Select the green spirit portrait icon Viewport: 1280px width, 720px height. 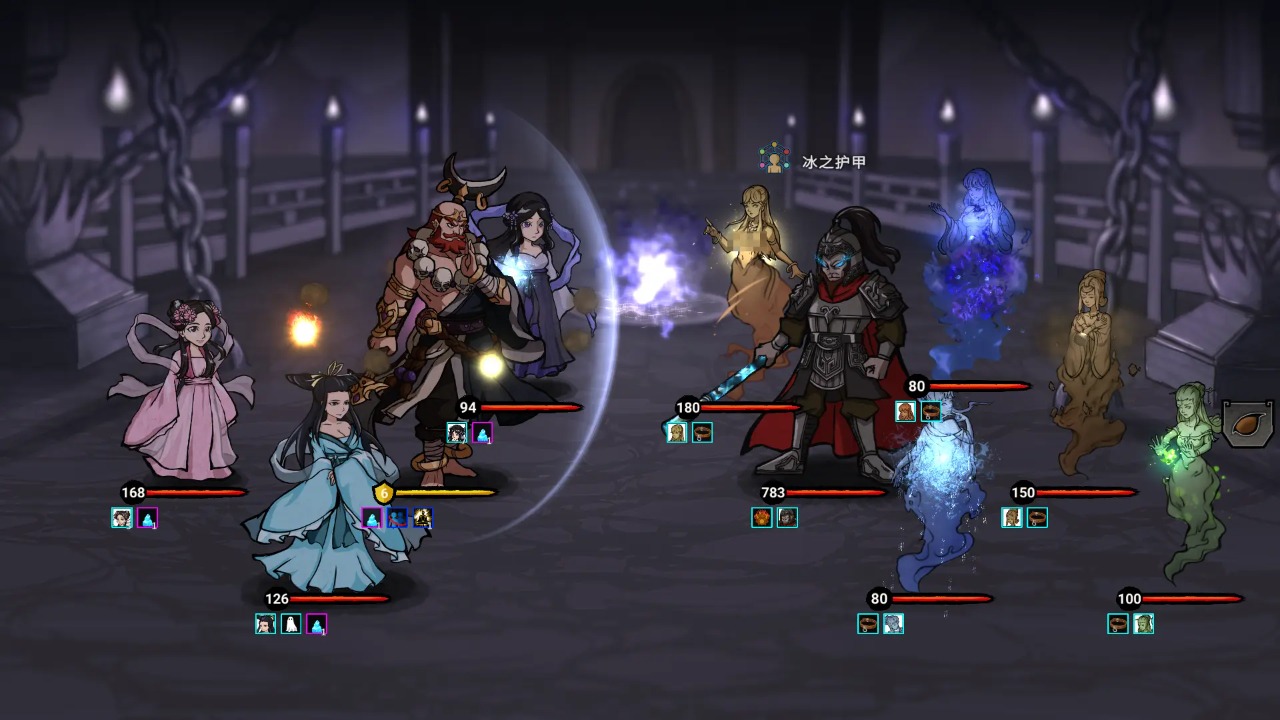(1144, 624)
